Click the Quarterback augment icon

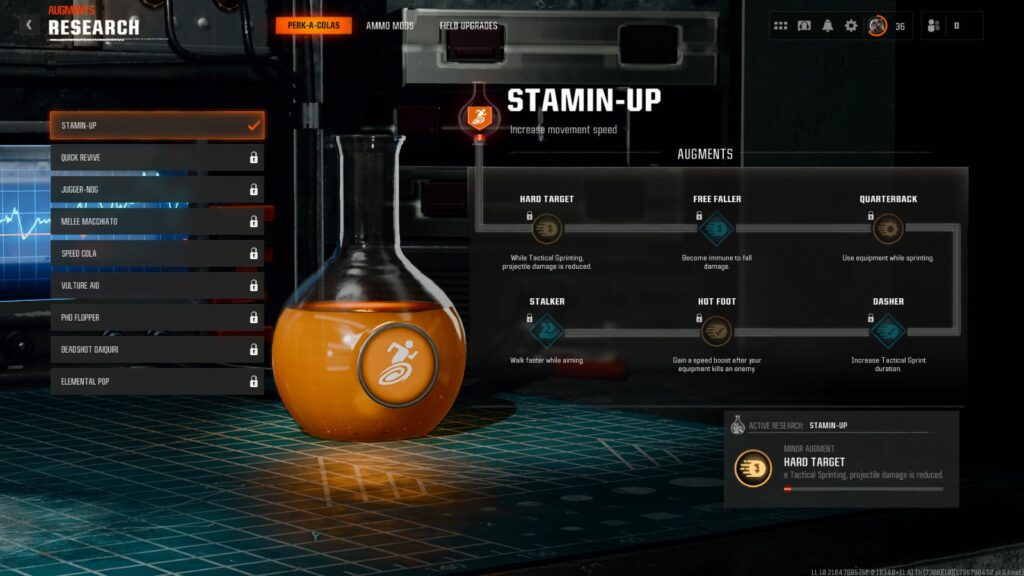pos(887,229)
